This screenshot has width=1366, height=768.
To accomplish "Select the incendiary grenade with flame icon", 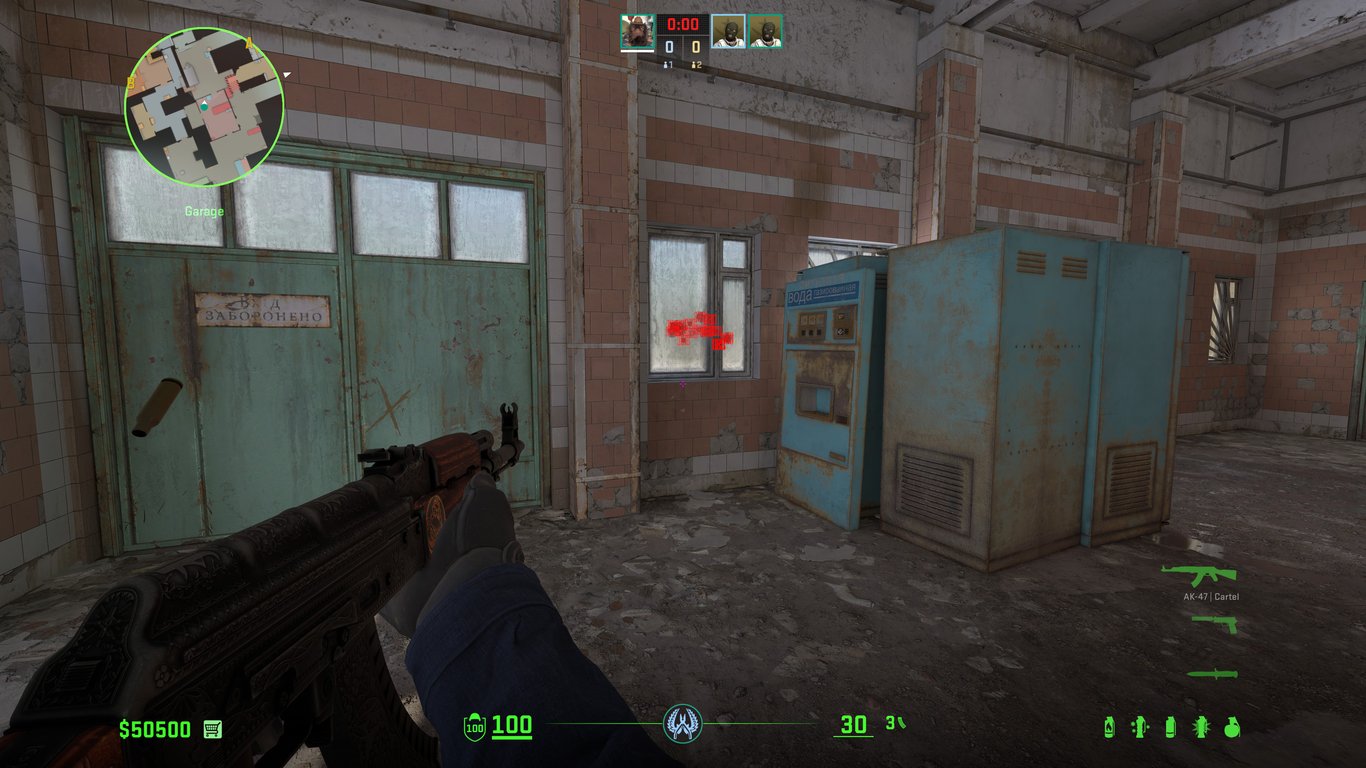I will 1109,727.
